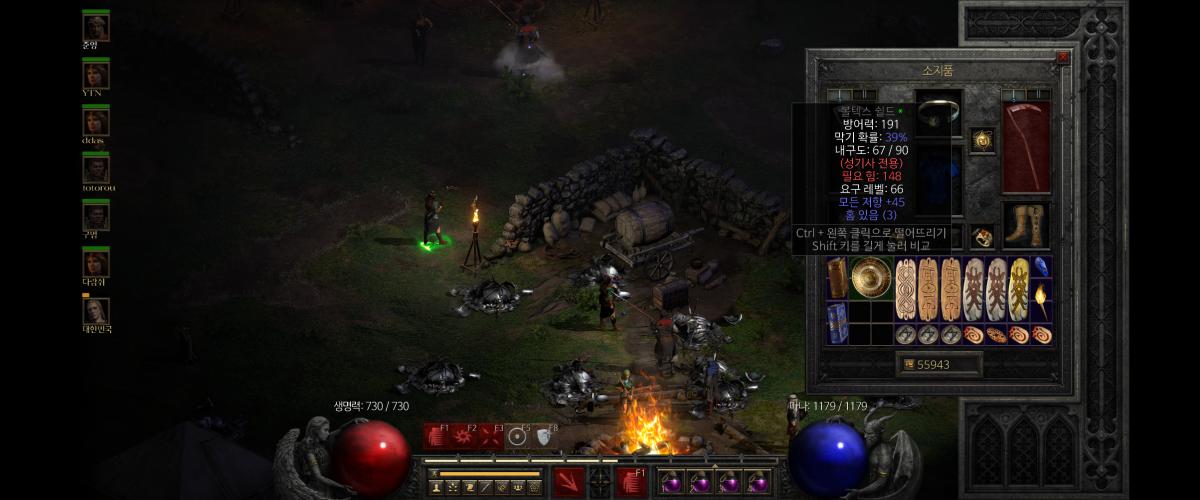Select the scythe weapon slot
This screenshot has height=500, width=1200.
tap(1026, 146)
